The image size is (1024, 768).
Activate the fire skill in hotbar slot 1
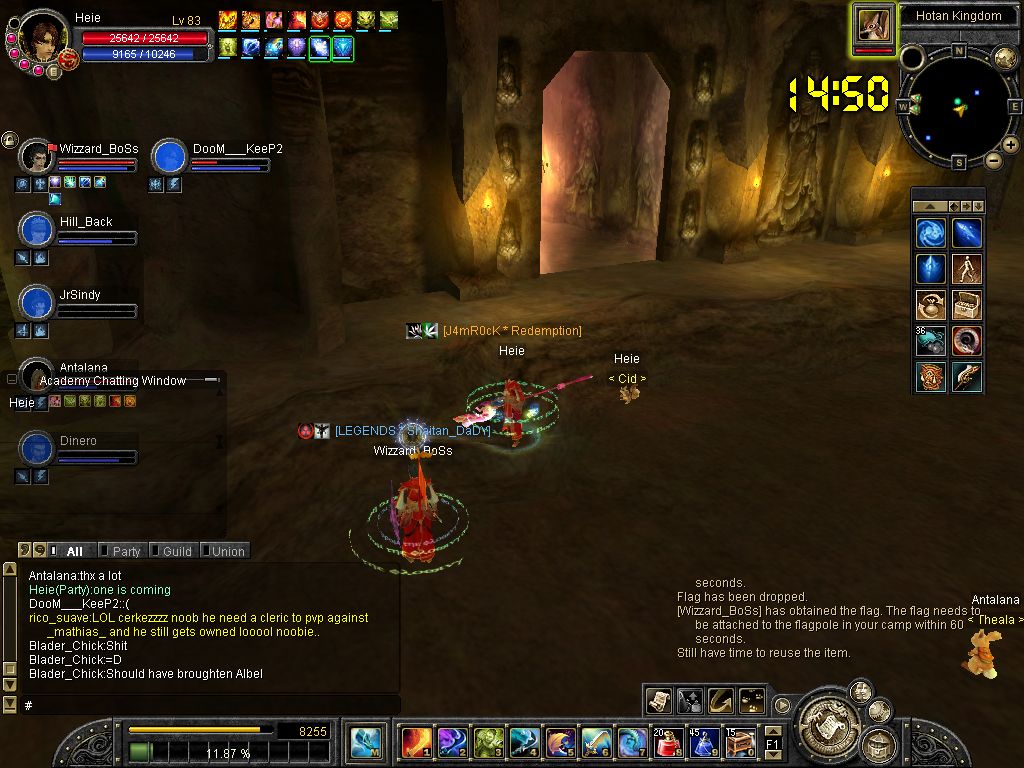(x=416, y=743)
